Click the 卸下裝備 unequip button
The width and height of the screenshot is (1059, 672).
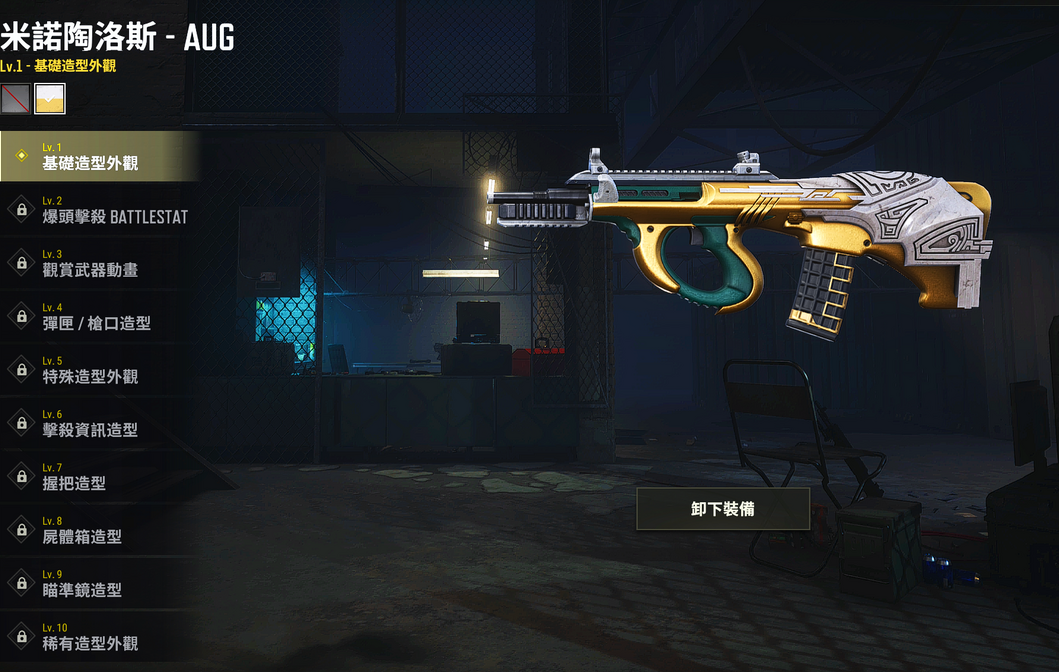pyautogui.click(x=723, y=509)
